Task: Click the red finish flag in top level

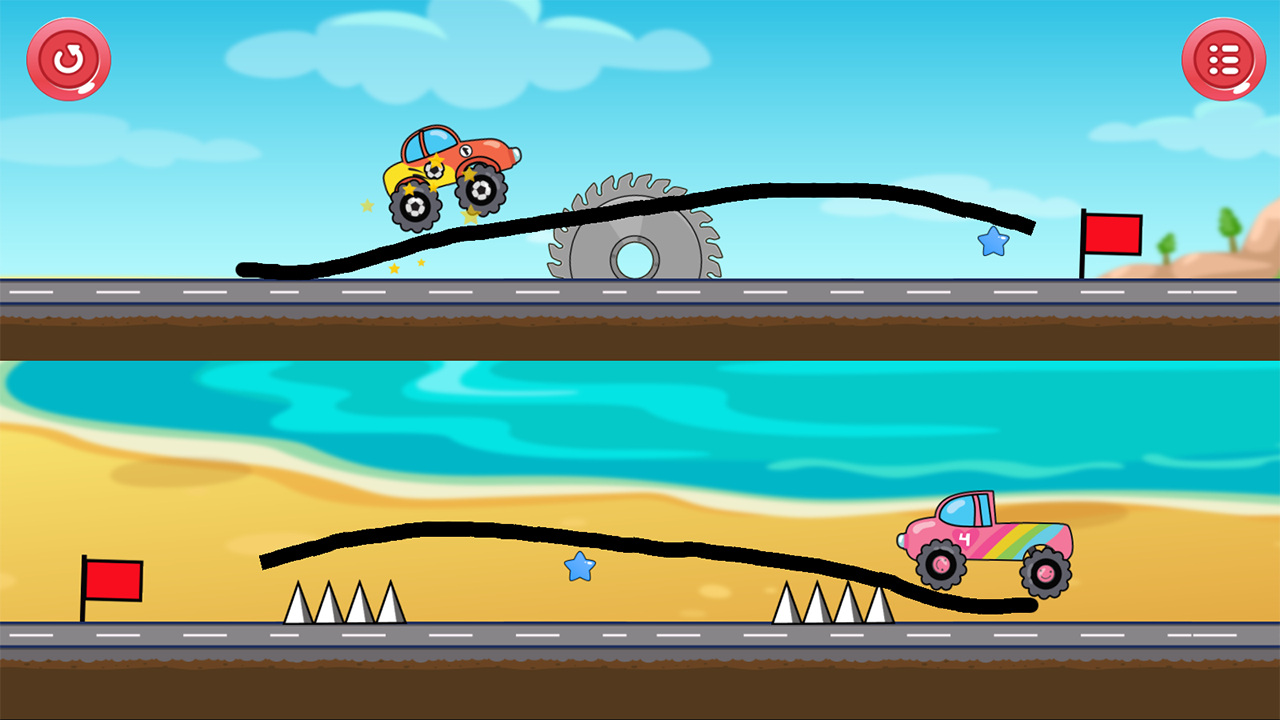Action: tap(1114, 235)
